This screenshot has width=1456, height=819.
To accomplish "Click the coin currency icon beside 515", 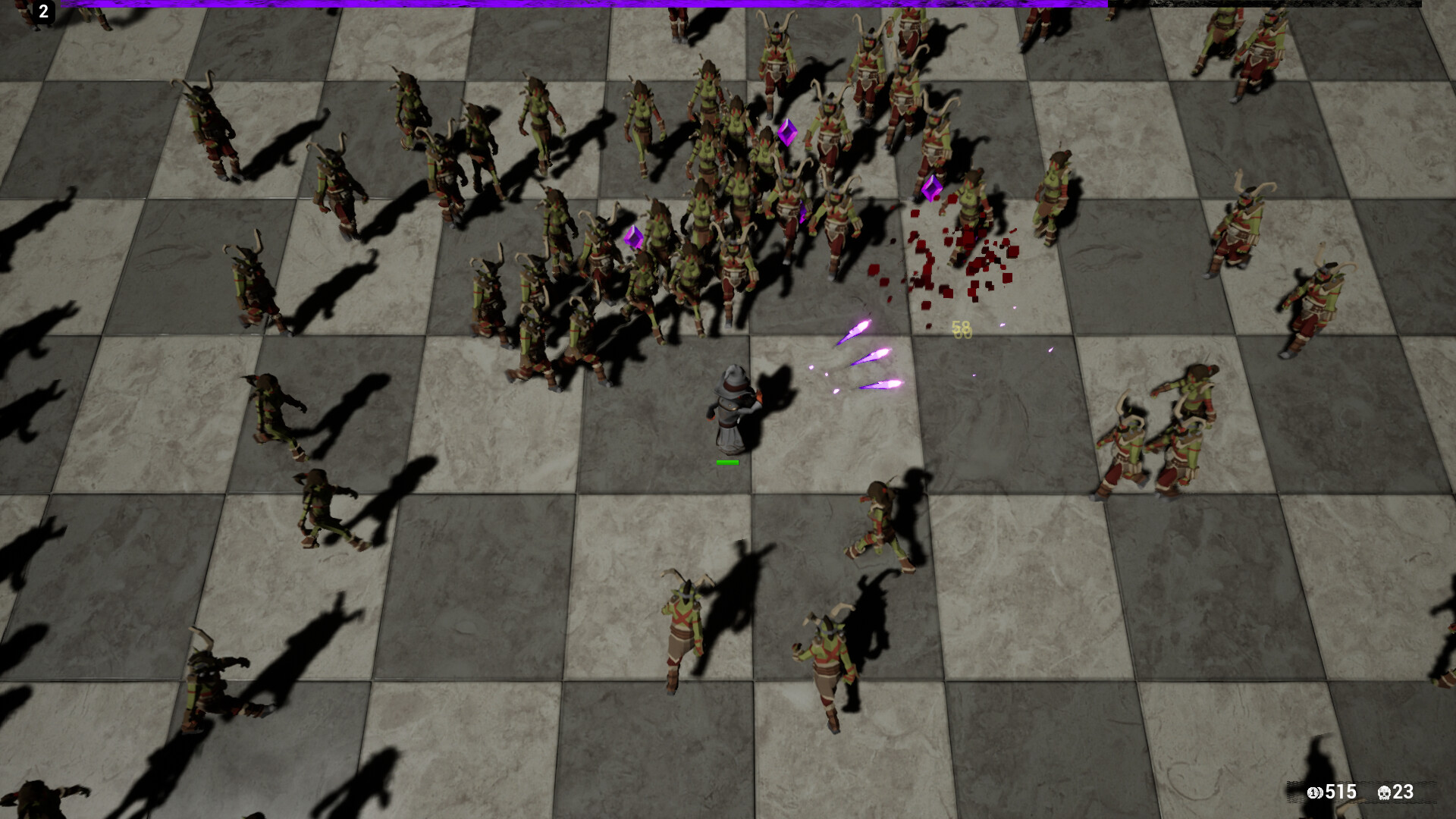I will pos(1315,792).
